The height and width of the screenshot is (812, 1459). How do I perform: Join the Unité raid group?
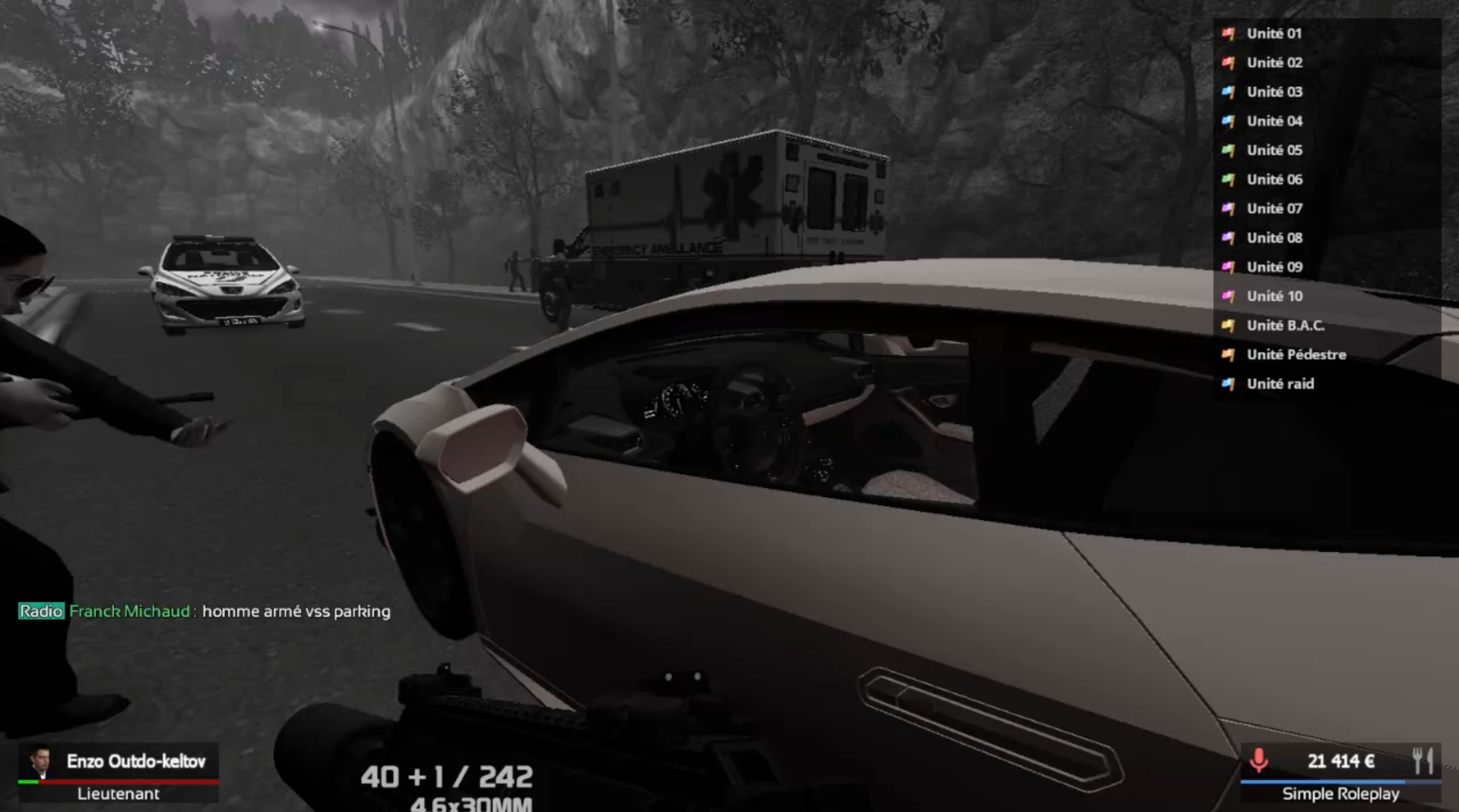[x=1280, y=384]
